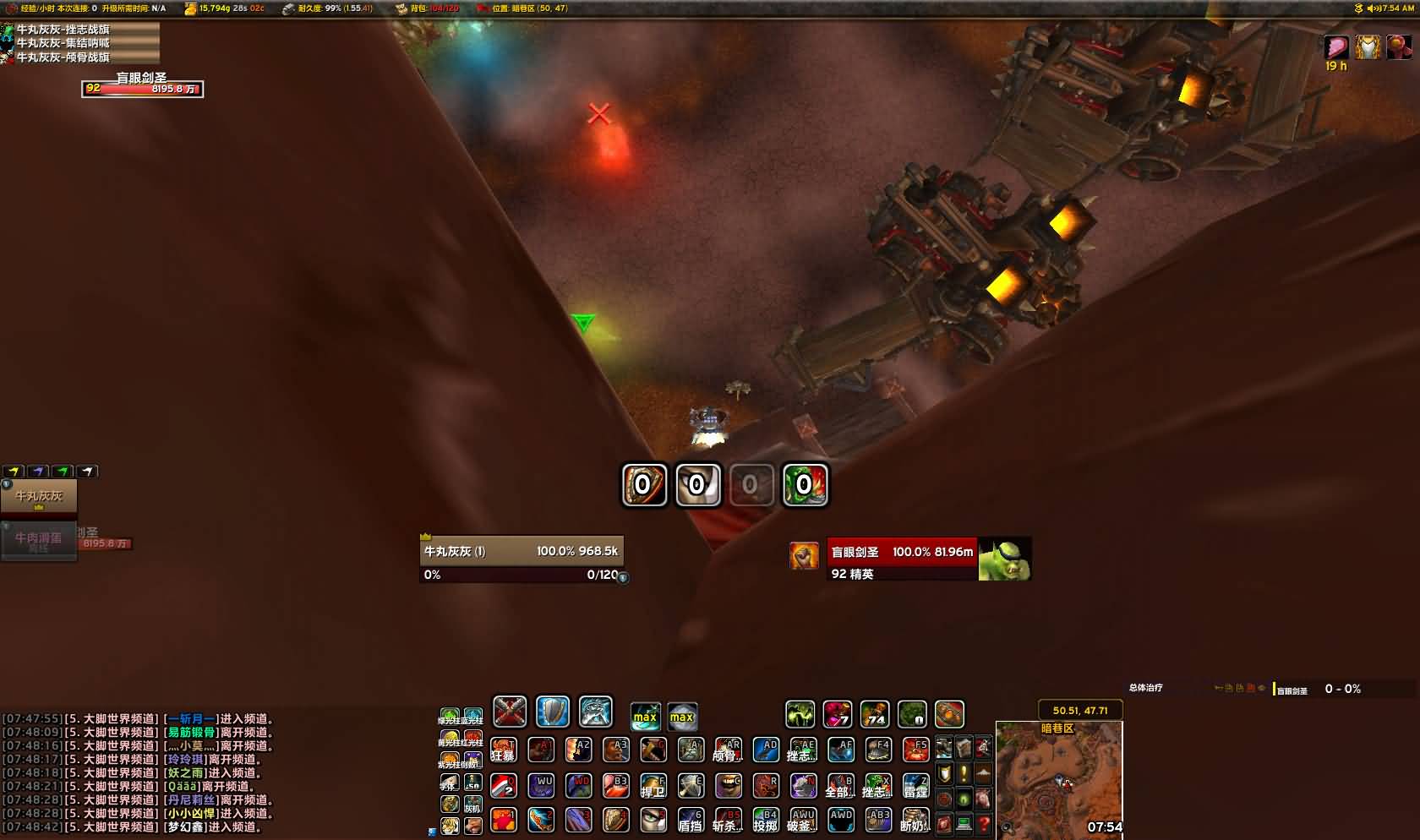The height and width of the screenshot is (840, 1420).
Task: Use the 捍卫 (Safeguard) ability
Action: click(653, 785)
